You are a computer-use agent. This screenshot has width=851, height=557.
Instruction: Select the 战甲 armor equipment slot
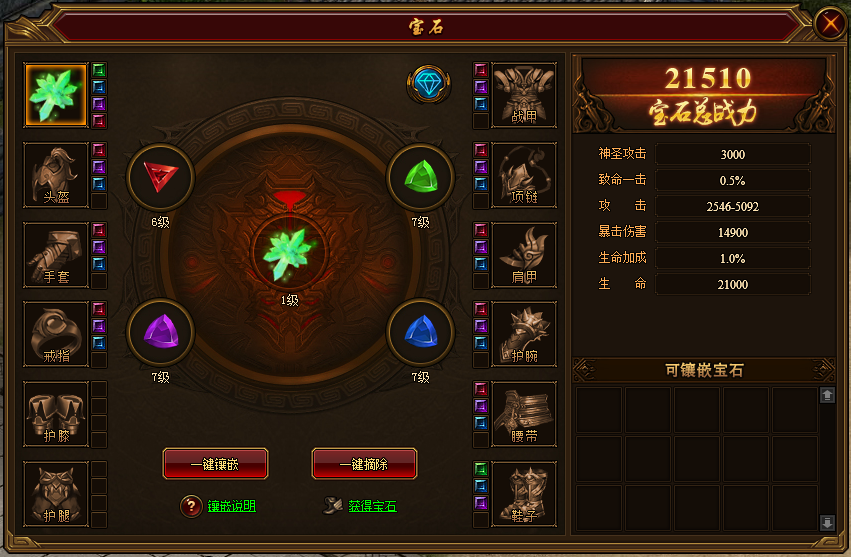[x=524, y=95]
